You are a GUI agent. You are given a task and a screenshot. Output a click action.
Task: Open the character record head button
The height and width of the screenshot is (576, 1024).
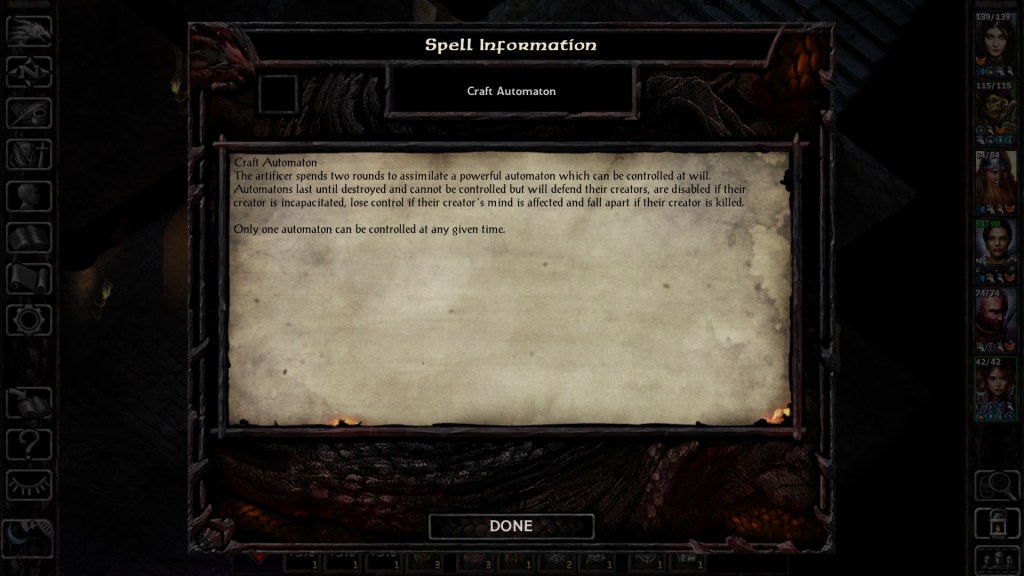[x=29, y=195]
